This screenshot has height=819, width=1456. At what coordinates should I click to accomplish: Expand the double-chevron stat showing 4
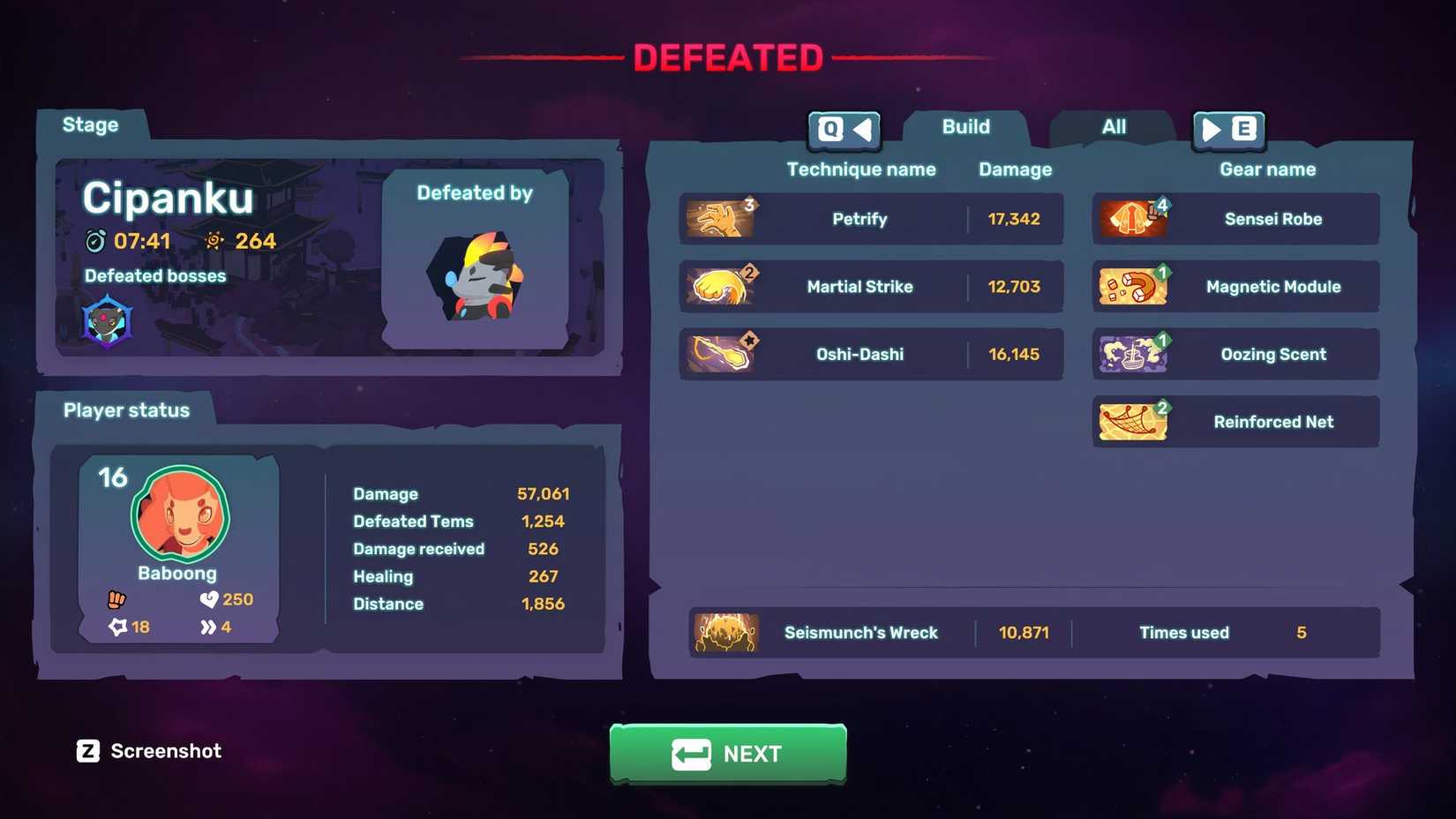(206, 627)
